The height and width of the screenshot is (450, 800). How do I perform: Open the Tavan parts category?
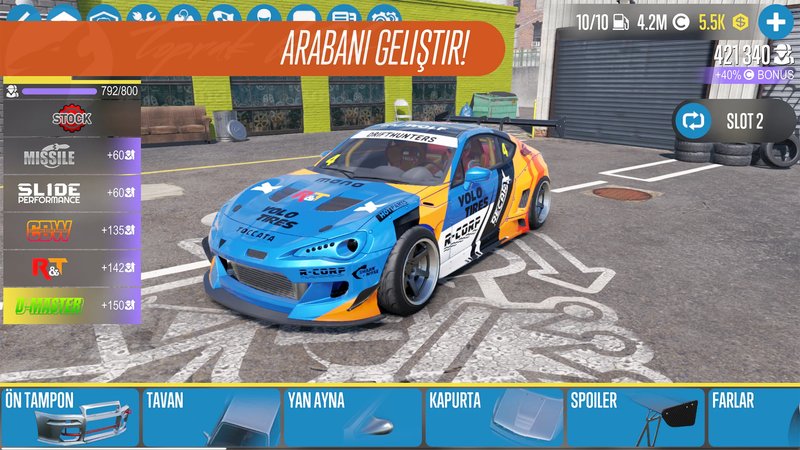(210, 417)
